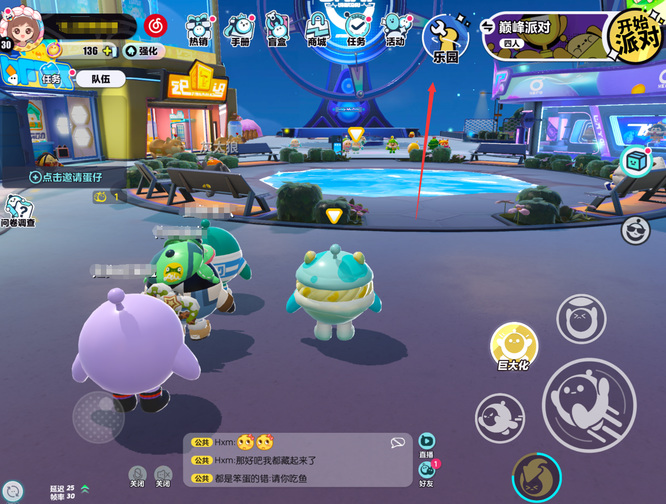This screenshot has width=666, height=504.
Task: Open the 好友 friends list
Action: 427,472
